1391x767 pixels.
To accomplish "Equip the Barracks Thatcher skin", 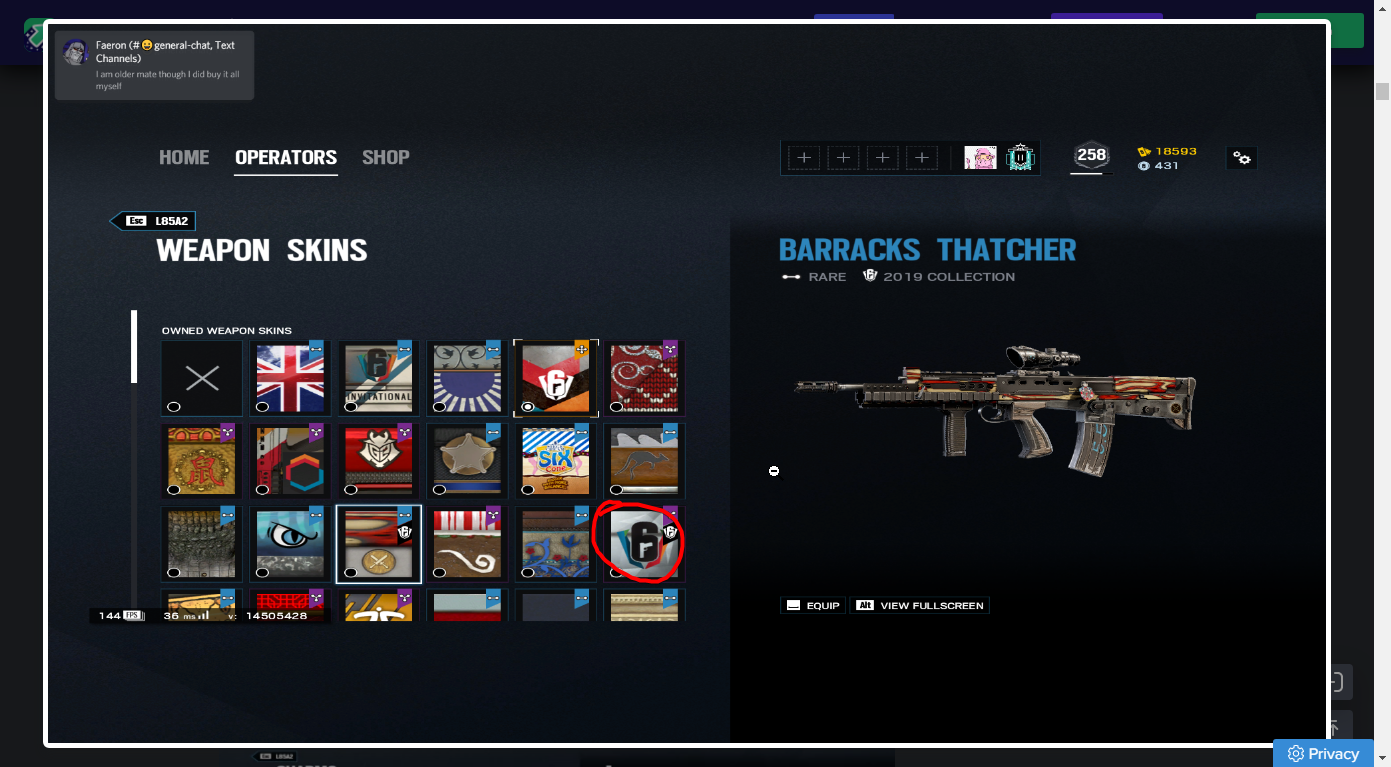I will coord(813,605).
